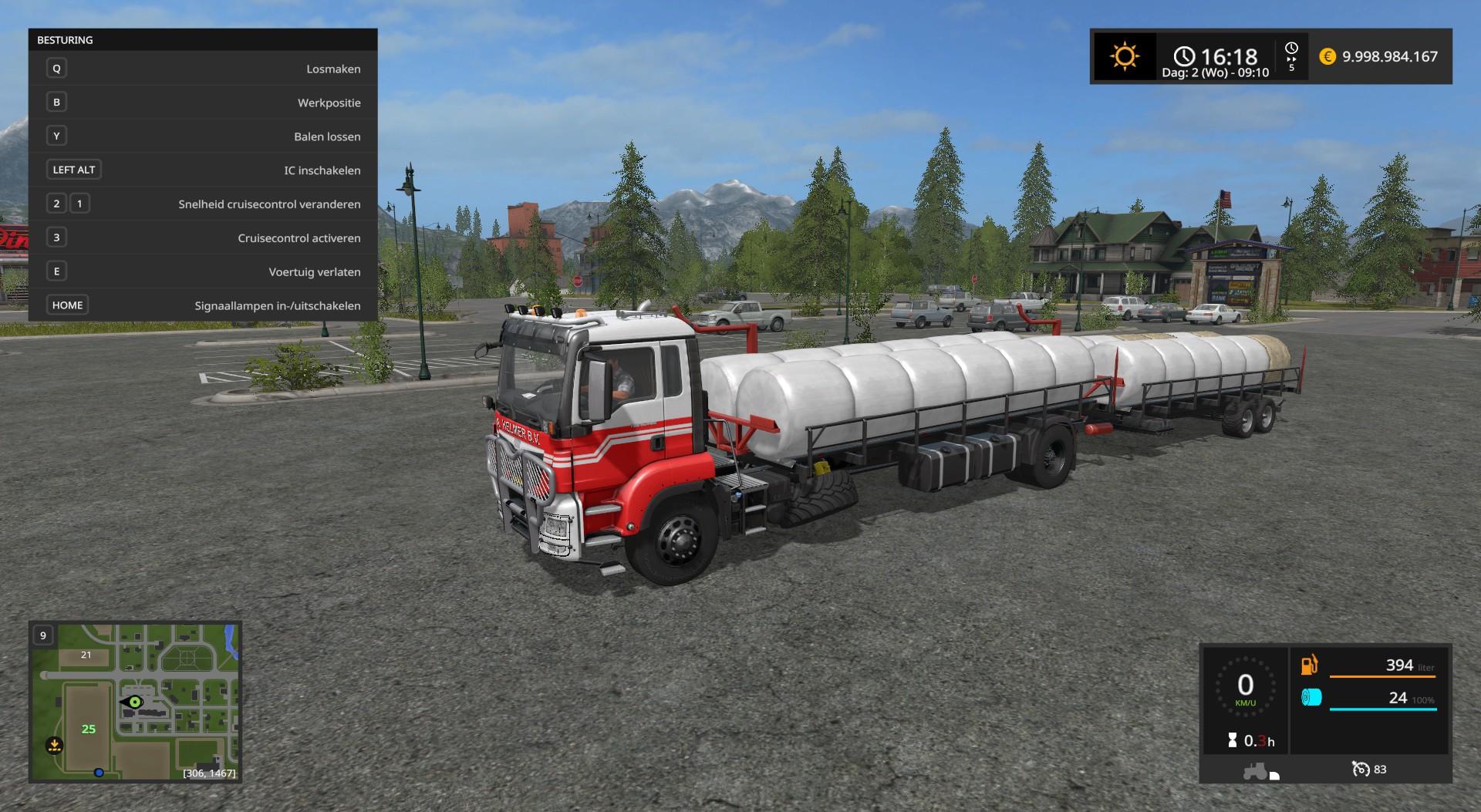Viewport: 1481px width, 812px height.
Task: Select the yellow marker icon on the minimap
Action: coord(54,745)
